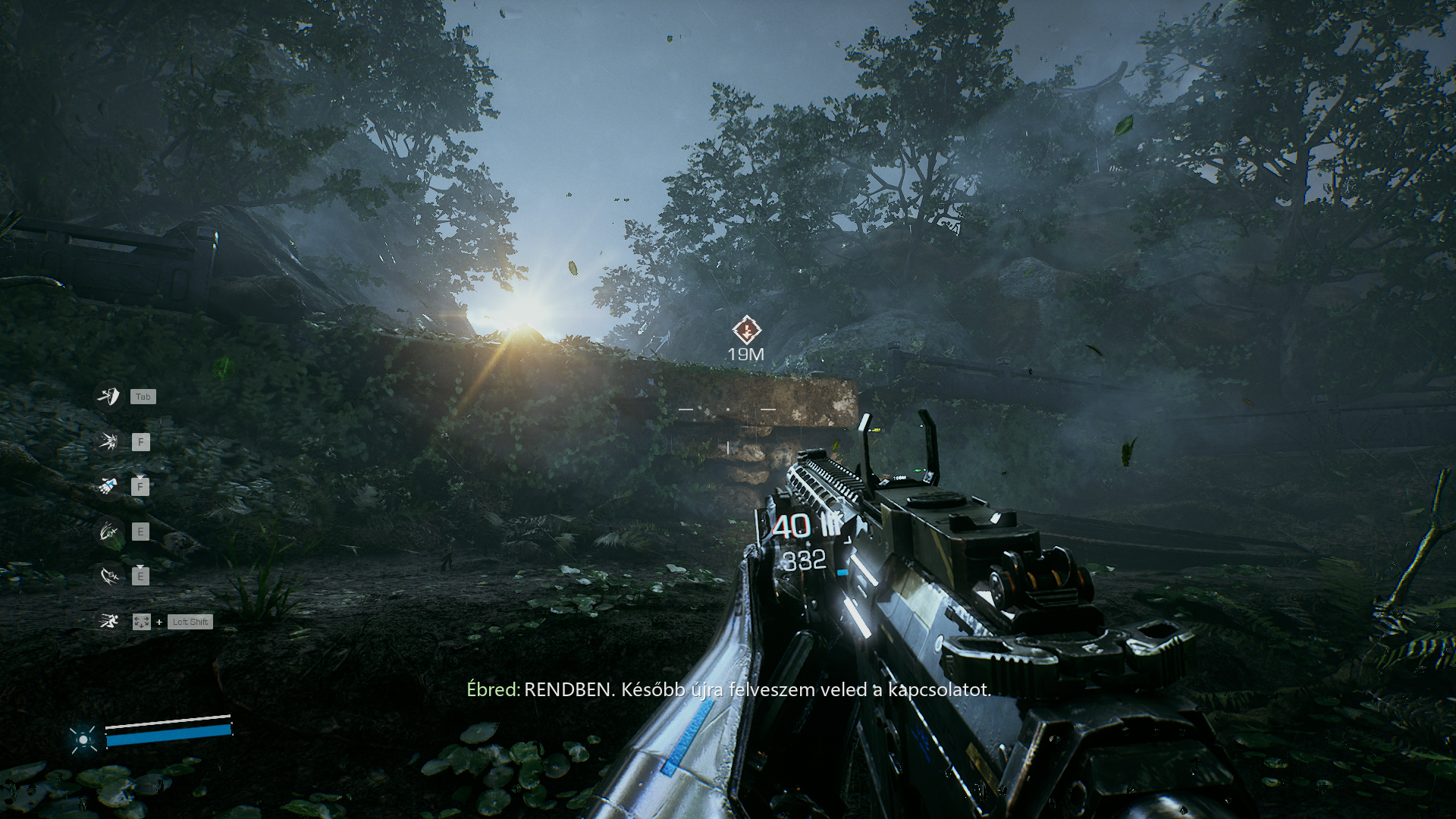The height and width of the screenshot is (819, 1456).
Task: Choose the glowing gauntlet fist ability icon
Action: click(x=109, y=486)
